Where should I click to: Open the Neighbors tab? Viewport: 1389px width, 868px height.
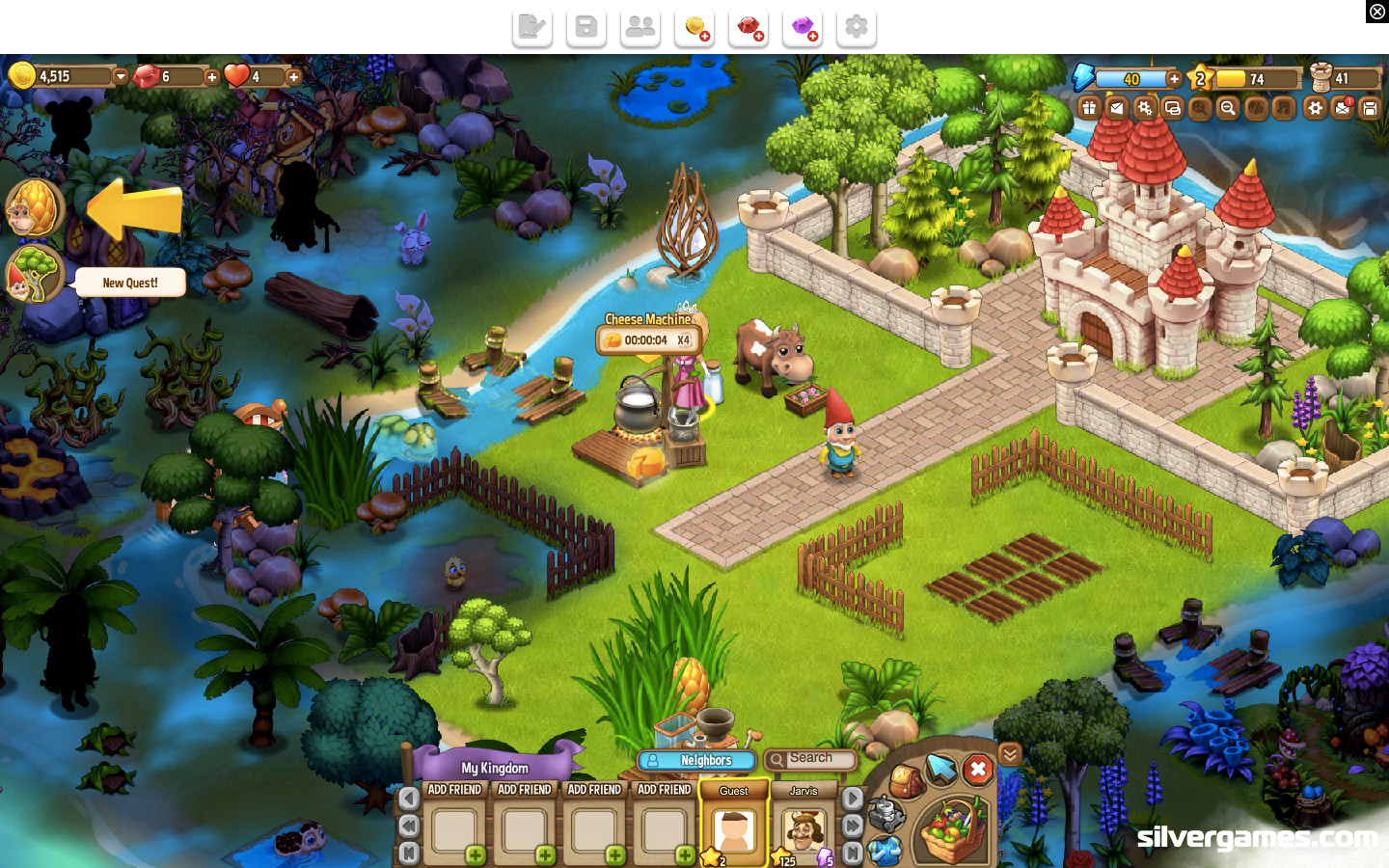click(x=696, y=761)
